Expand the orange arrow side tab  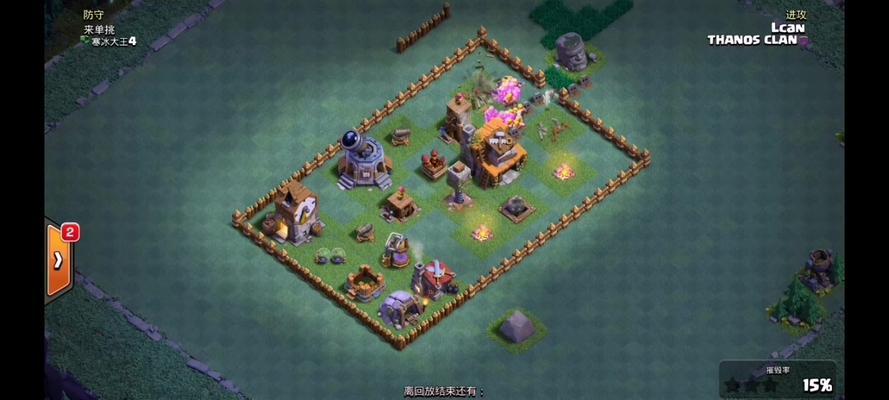pos(58,259)
